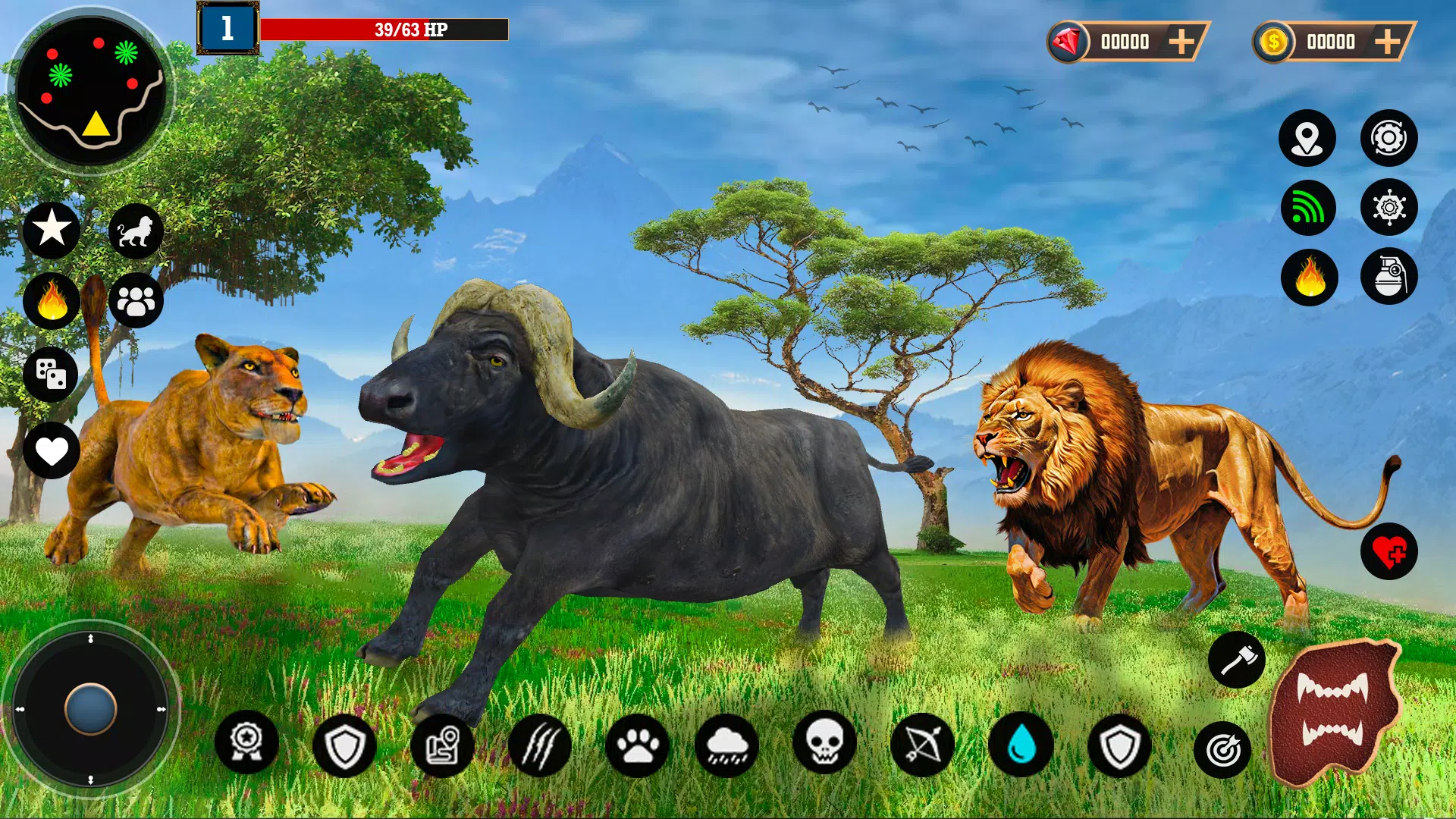This screenshot has height=819, width=1456.
Task: Click the white star icon
Action: (52, 228)
